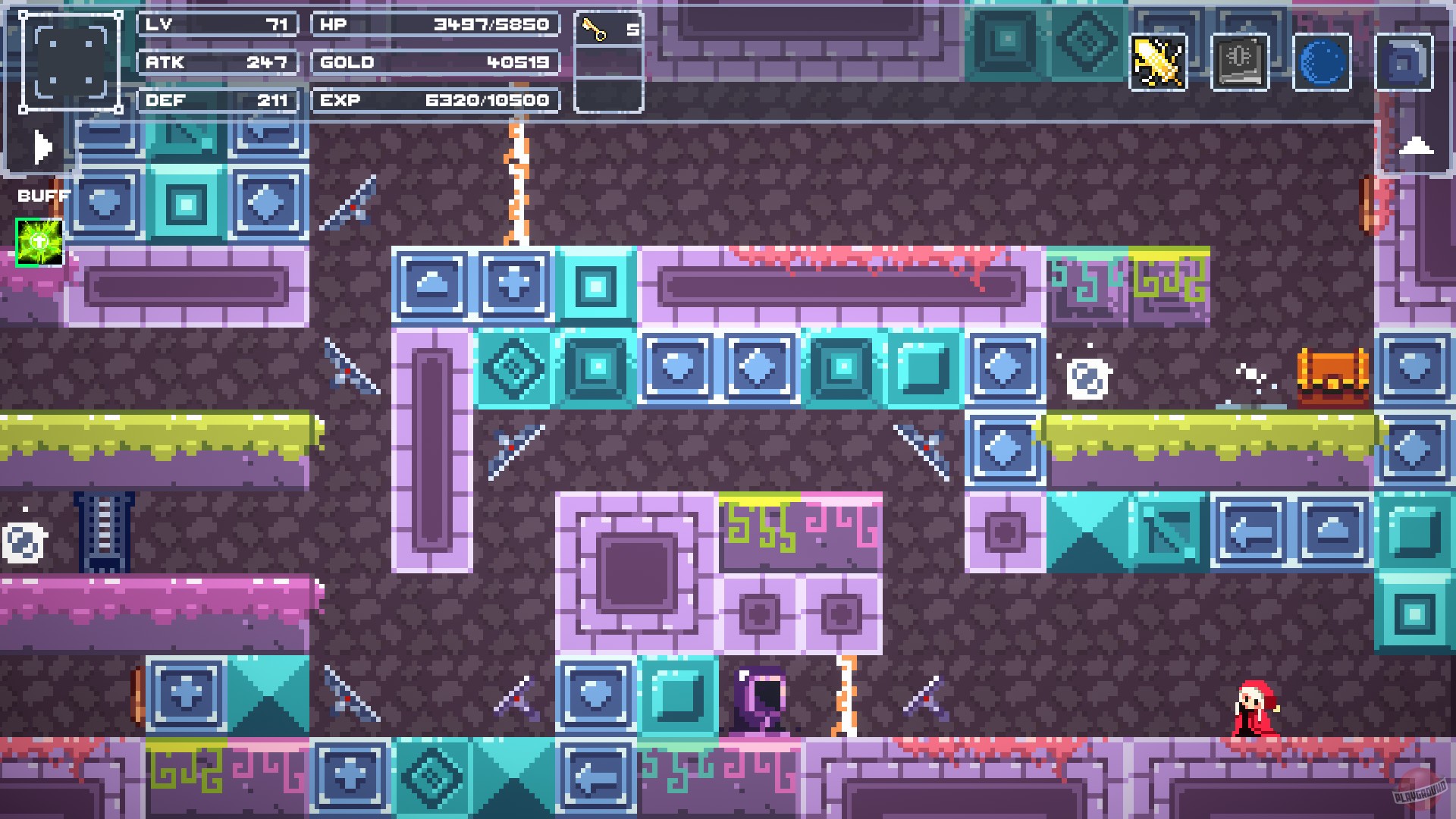This screenshot has width=1456, height=819.
Task: Toggle the BUFF status indicator
Action: (x=42, y=196)
